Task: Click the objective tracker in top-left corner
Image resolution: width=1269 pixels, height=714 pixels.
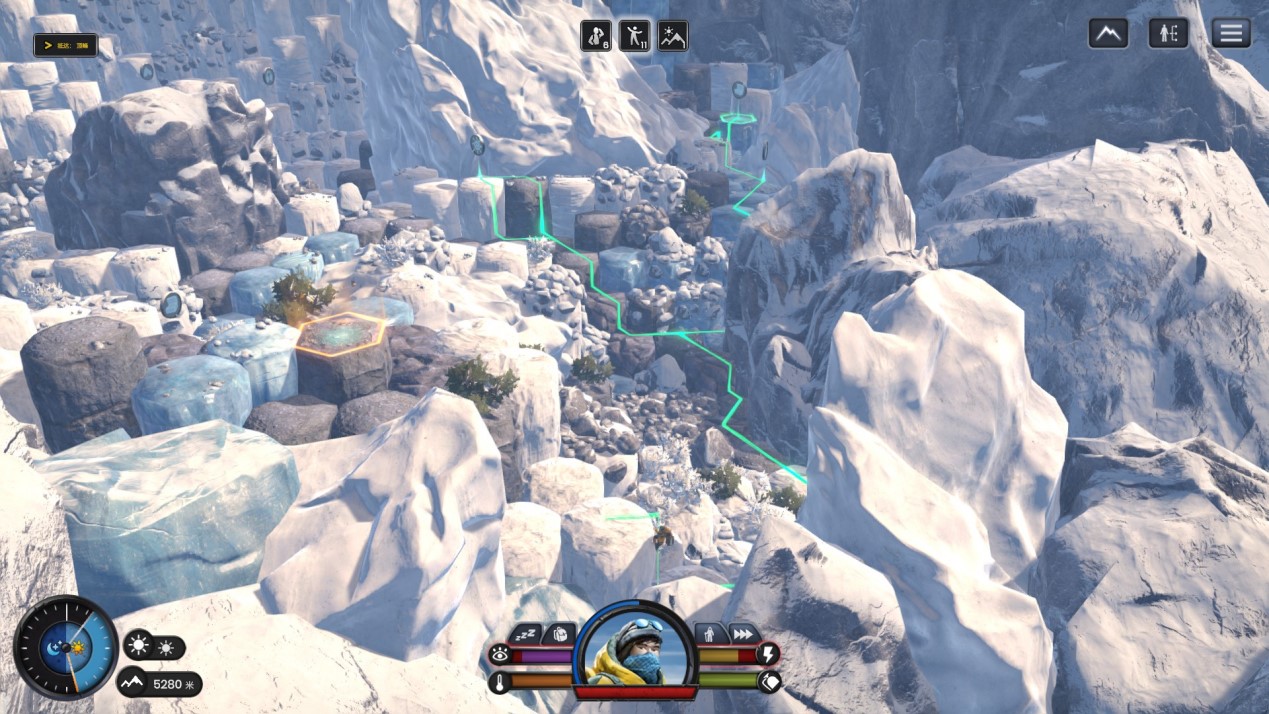Action: (66, 45)
